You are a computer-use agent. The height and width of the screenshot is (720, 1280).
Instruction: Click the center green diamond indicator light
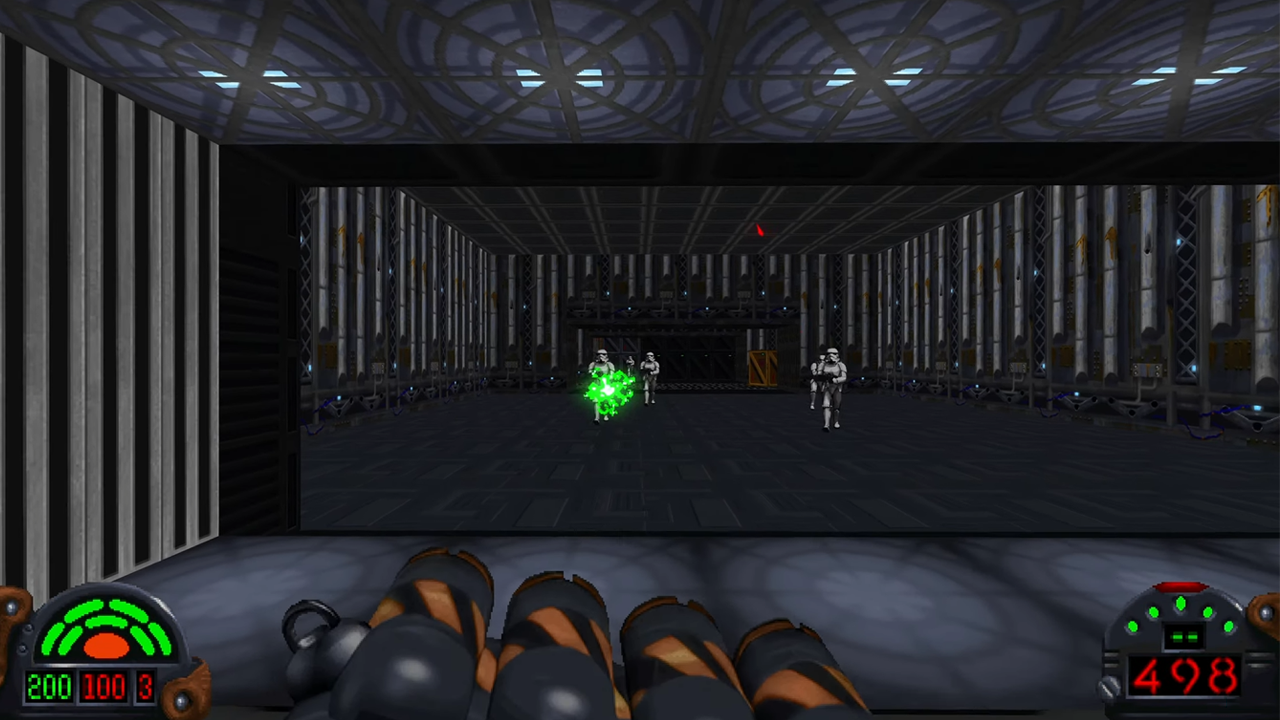(x=1181, y=602)
